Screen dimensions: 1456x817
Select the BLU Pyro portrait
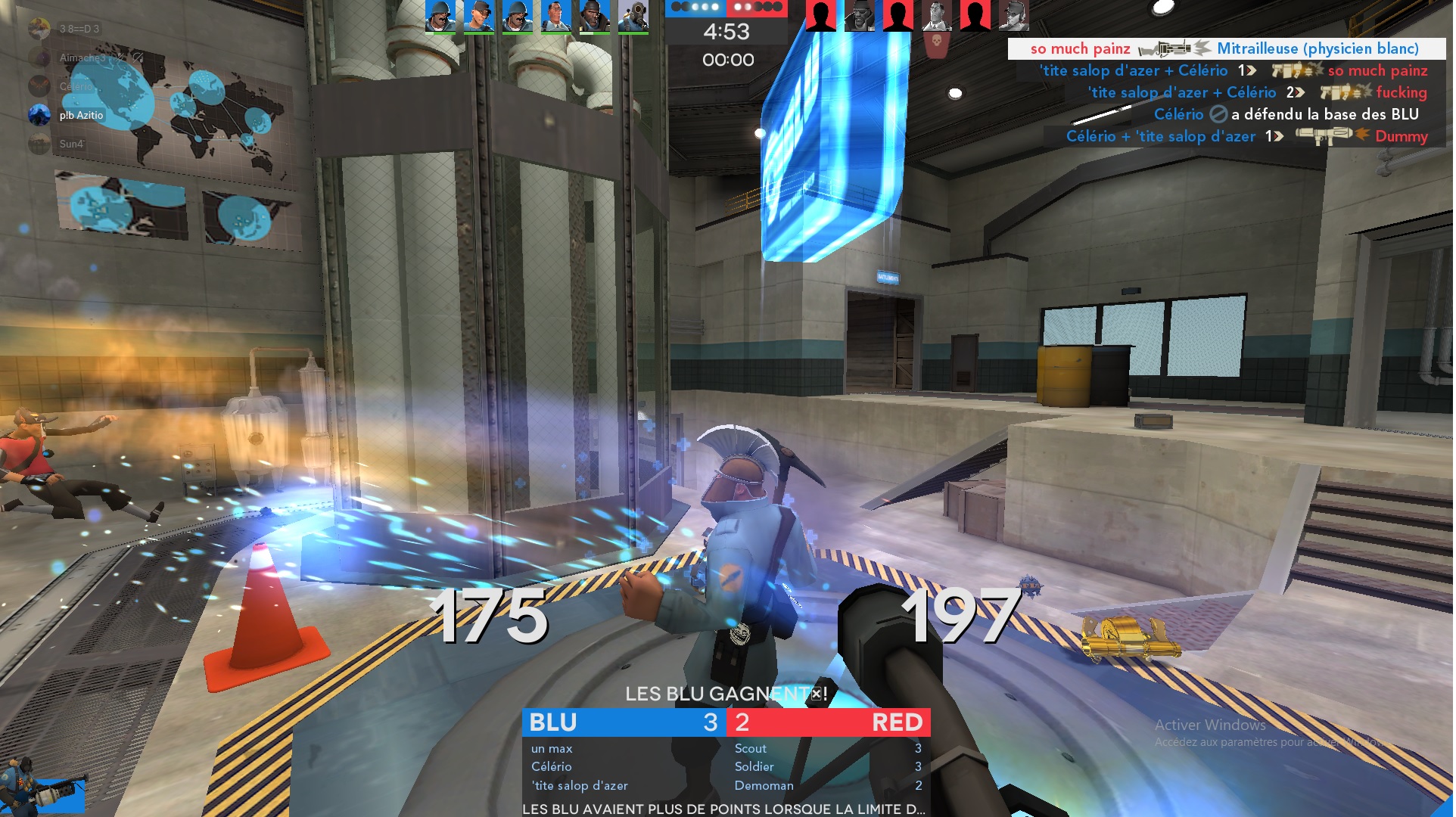(633, 17)
